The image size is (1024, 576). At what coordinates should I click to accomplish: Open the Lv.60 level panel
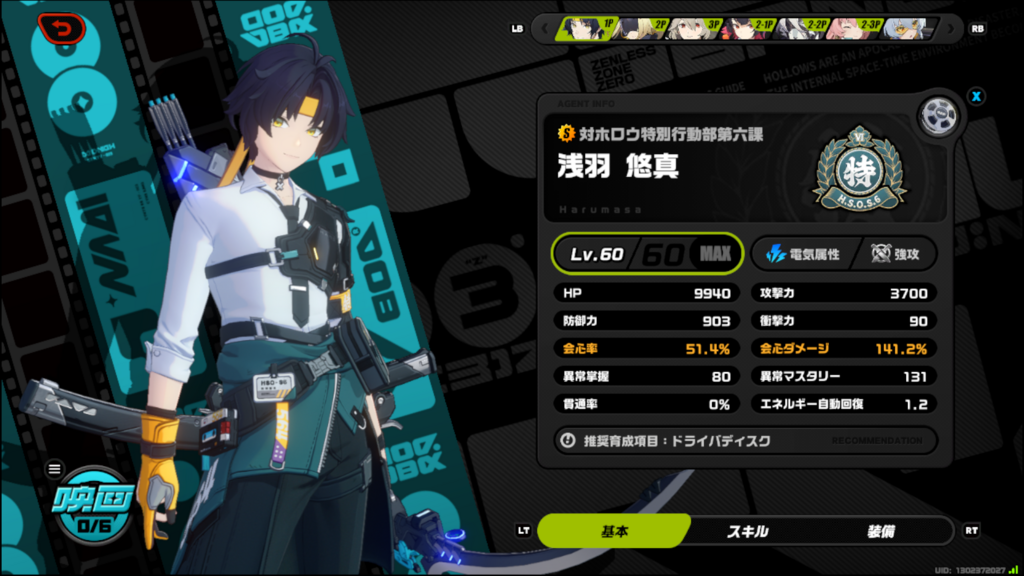[x=648, y=254]
